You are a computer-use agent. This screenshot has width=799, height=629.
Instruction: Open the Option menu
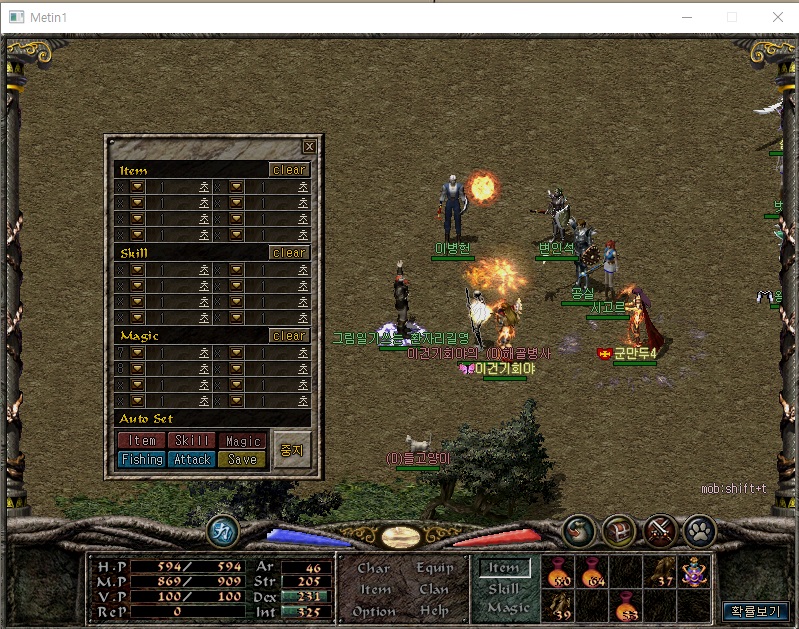pyautogui.click(x=374, y=611)
